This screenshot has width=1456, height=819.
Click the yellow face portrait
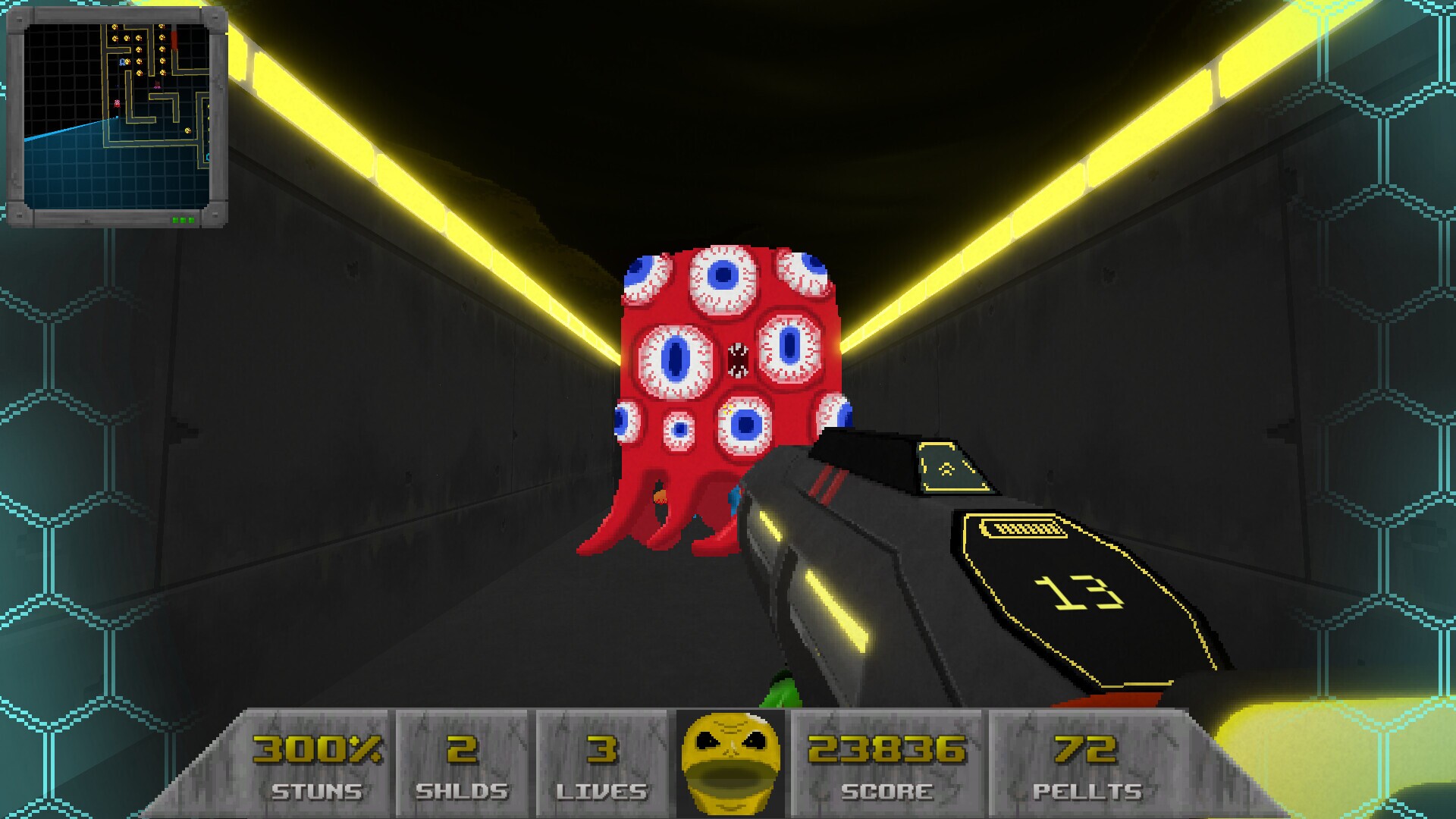(730, 762)
